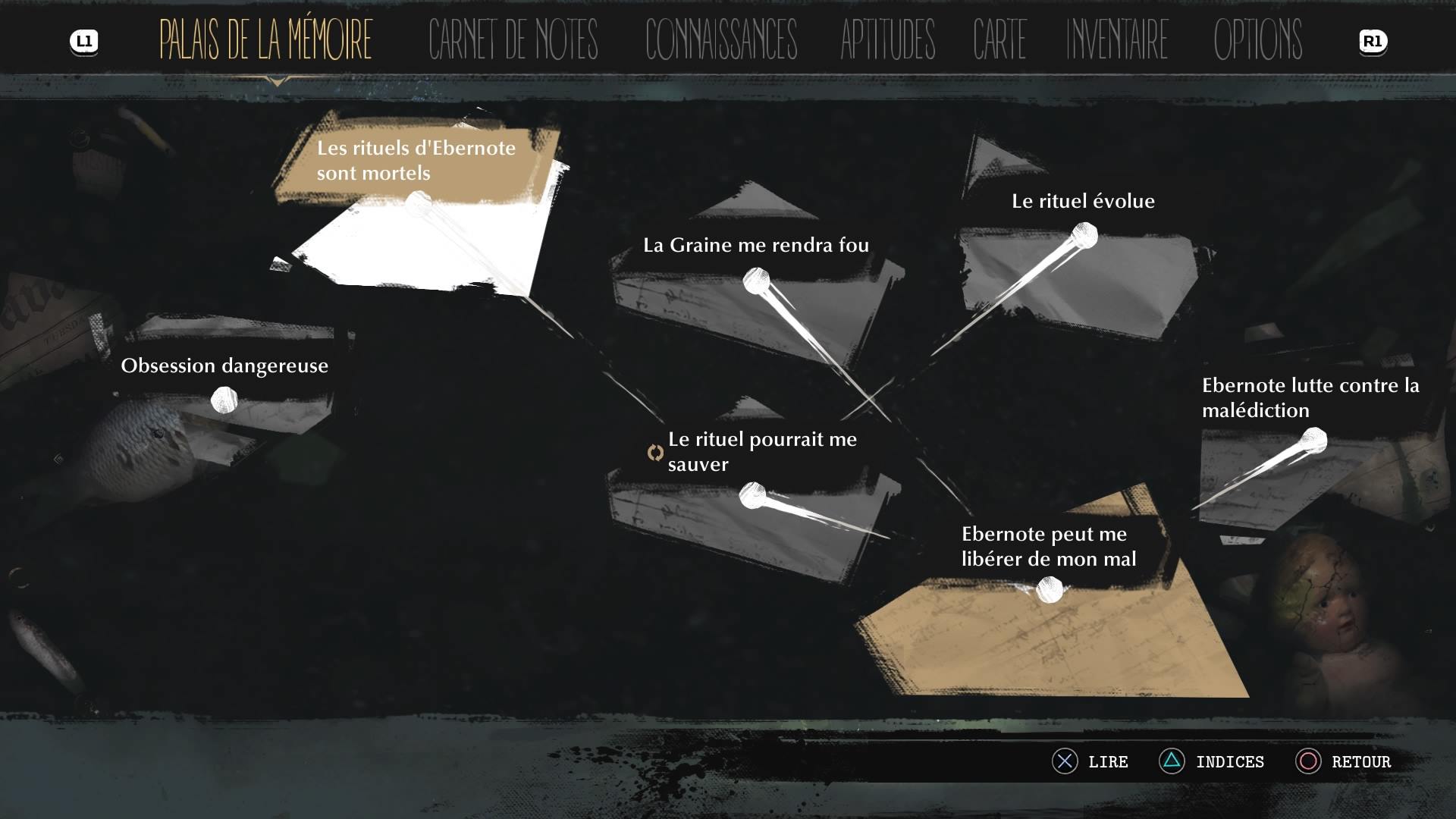Select the 'Le rituel évolue' note

point(1083,202)
